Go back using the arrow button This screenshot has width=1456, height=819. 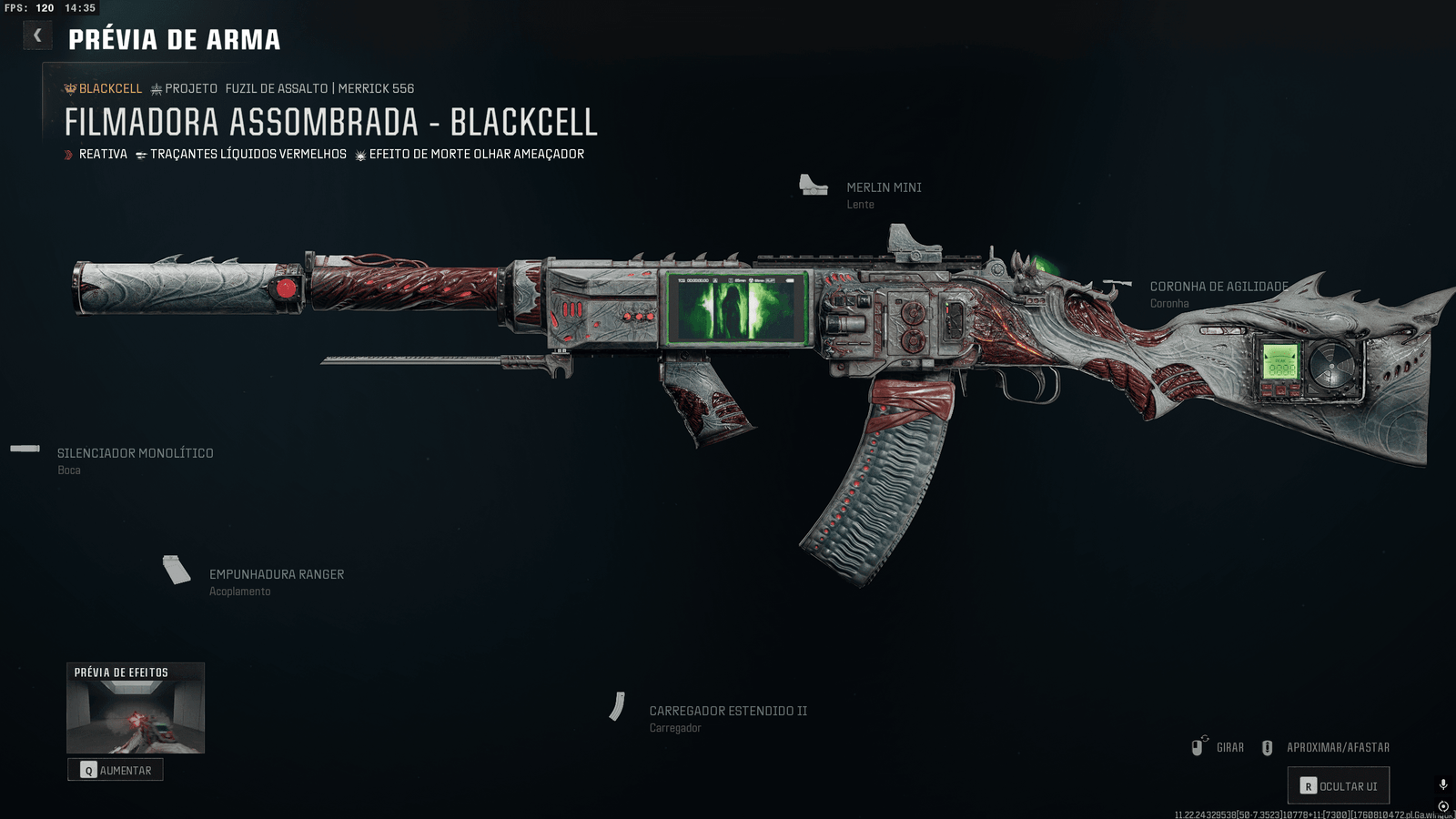click(x=37, y=35)
